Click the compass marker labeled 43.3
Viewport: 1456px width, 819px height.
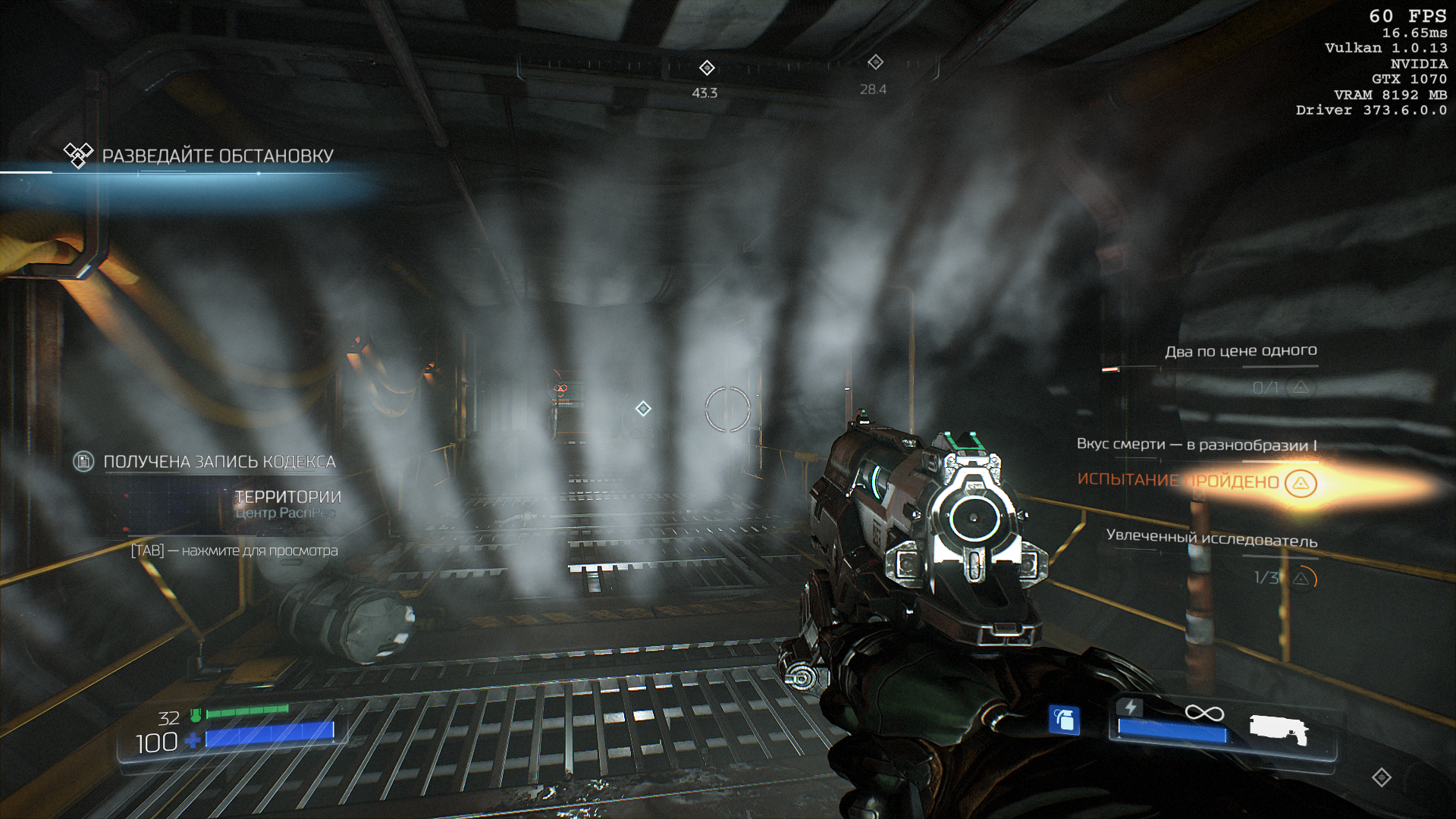(x=707, y=68)
